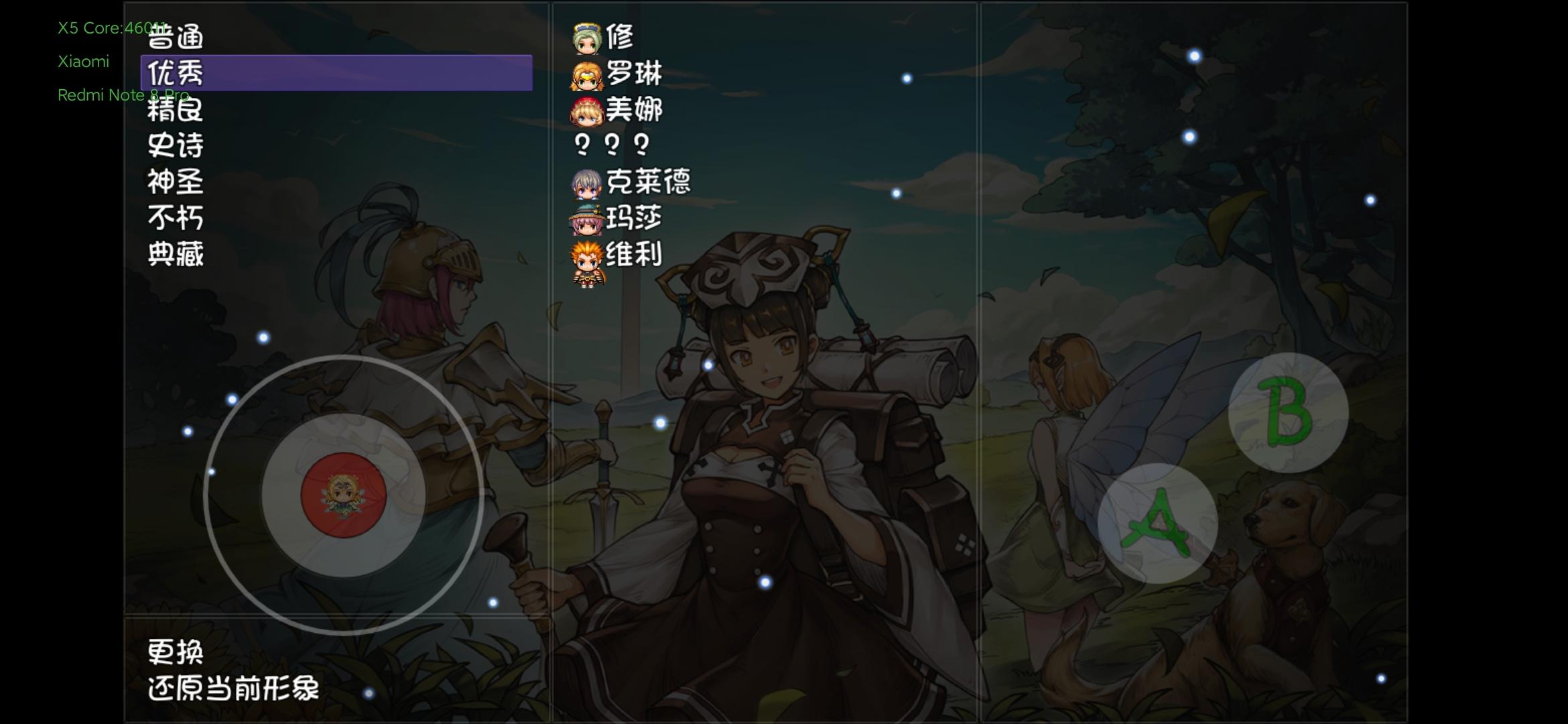Select the 普通 rarity option
The width and height of the screenshot is (1568, 724).
point(176,37)
